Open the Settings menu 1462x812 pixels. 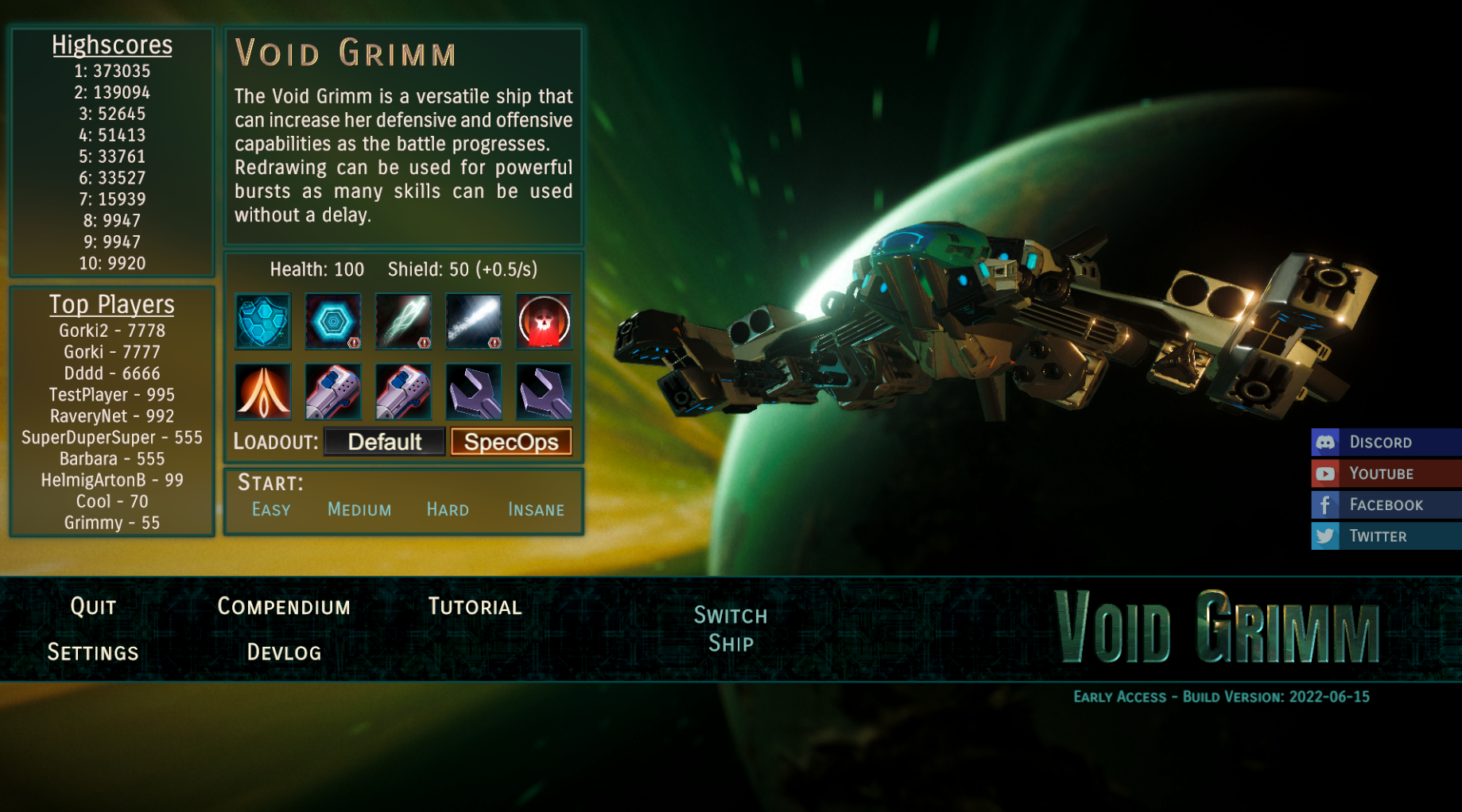tap(93, 652)
